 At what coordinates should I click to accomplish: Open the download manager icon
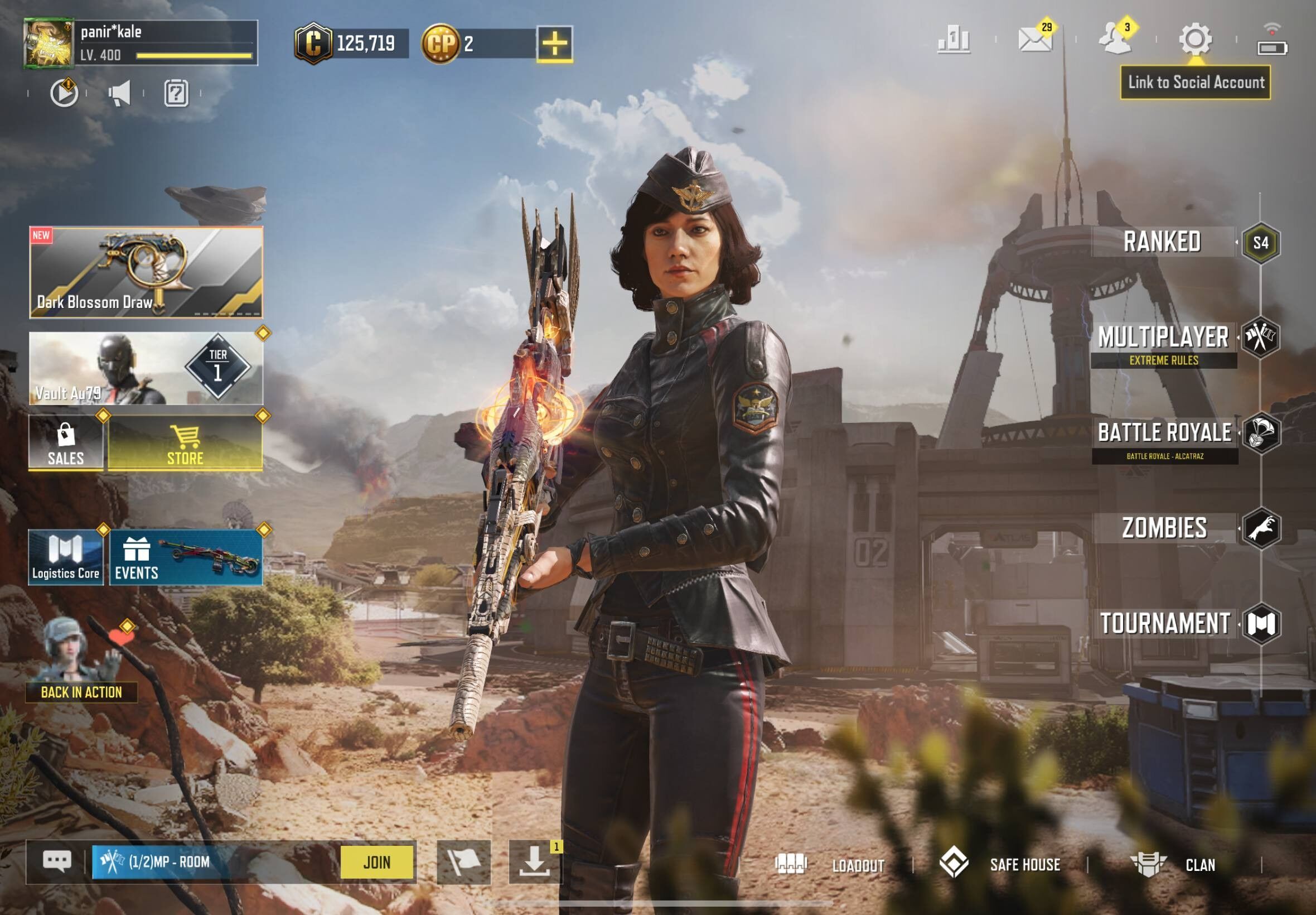(x=535, y=862)
